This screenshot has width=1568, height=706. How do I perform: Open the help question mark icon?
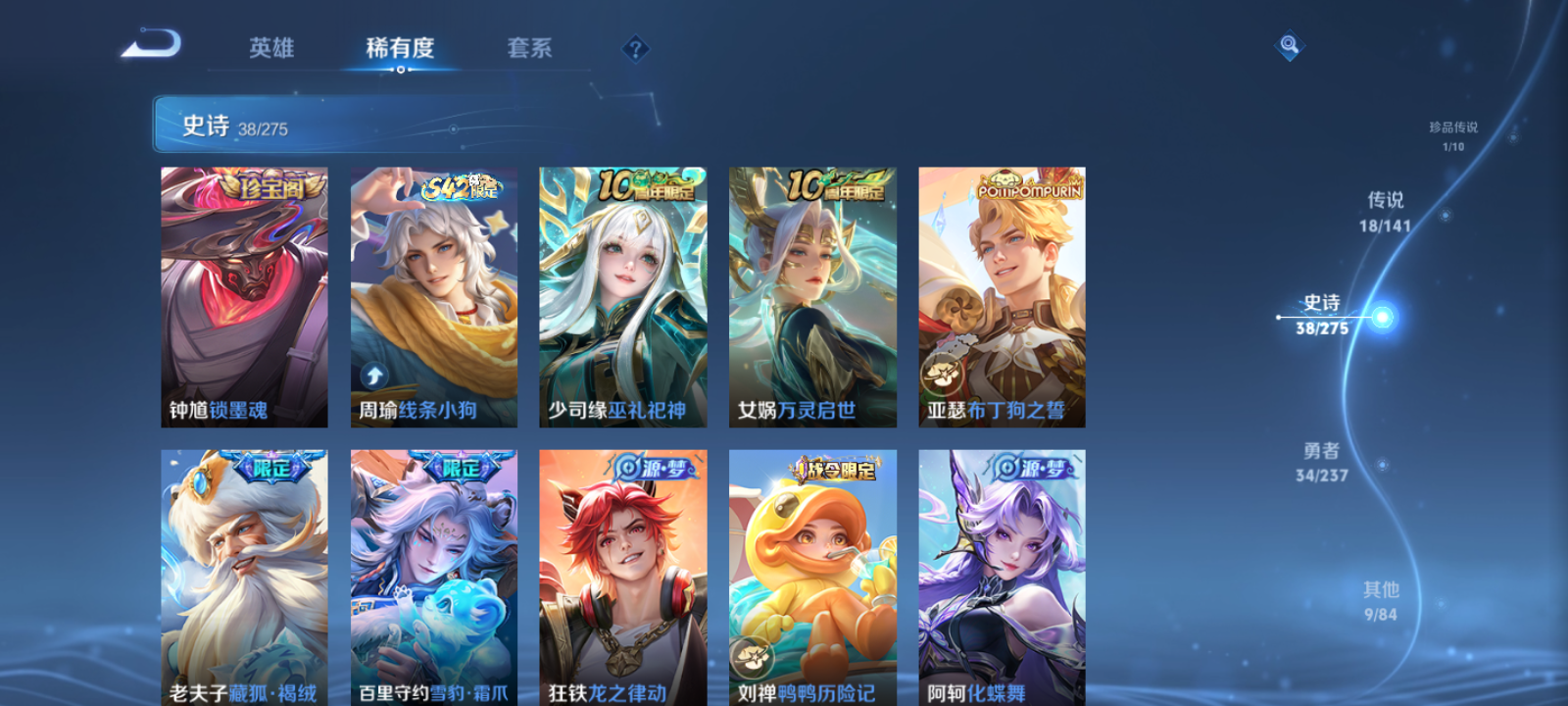pos(635,46)
